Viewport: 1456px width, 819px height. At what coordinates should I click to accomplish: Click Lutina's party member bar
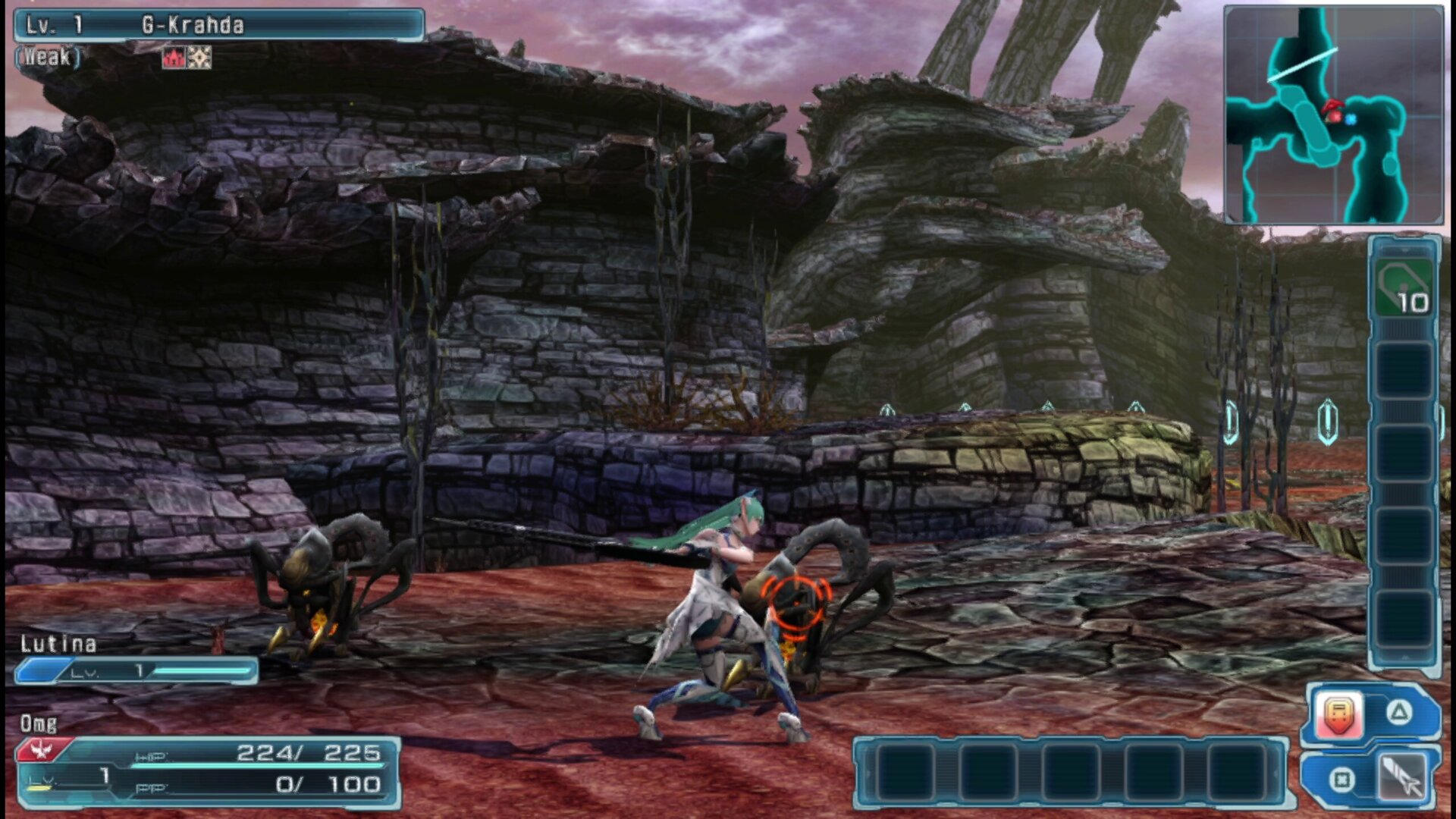coord(136,670)
